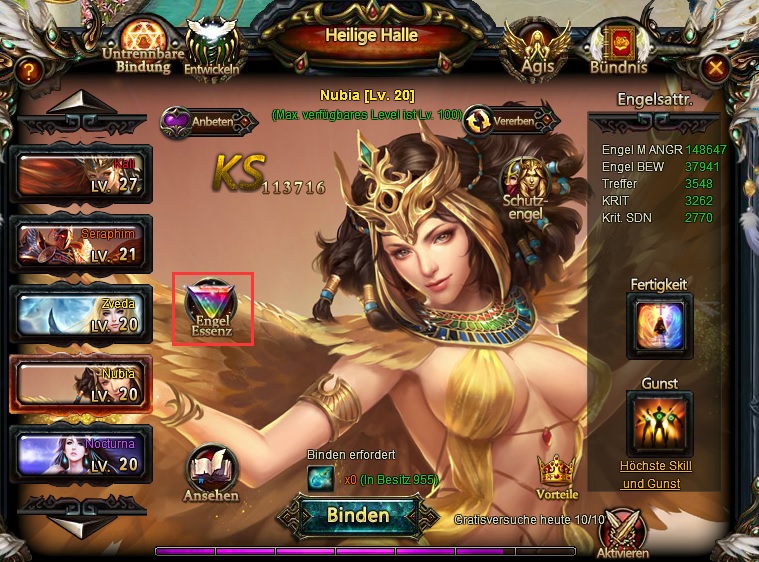
Task: Open the Engel Essenz icon
Action: (x=212, y=309)
